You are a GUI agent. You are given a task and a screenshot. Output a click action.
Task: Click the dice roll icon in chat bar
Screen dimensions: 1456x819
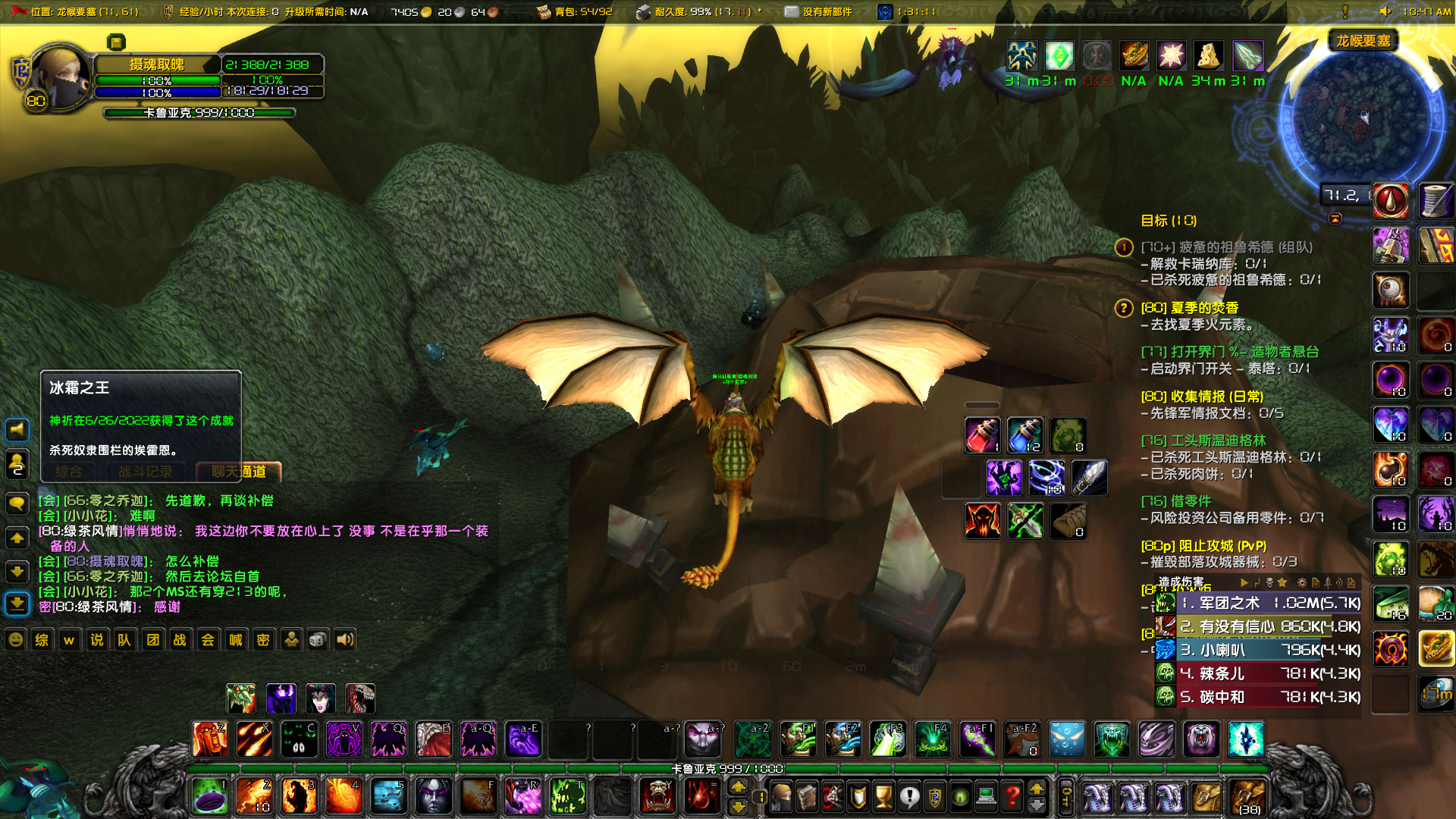click(x=317, y=639)
